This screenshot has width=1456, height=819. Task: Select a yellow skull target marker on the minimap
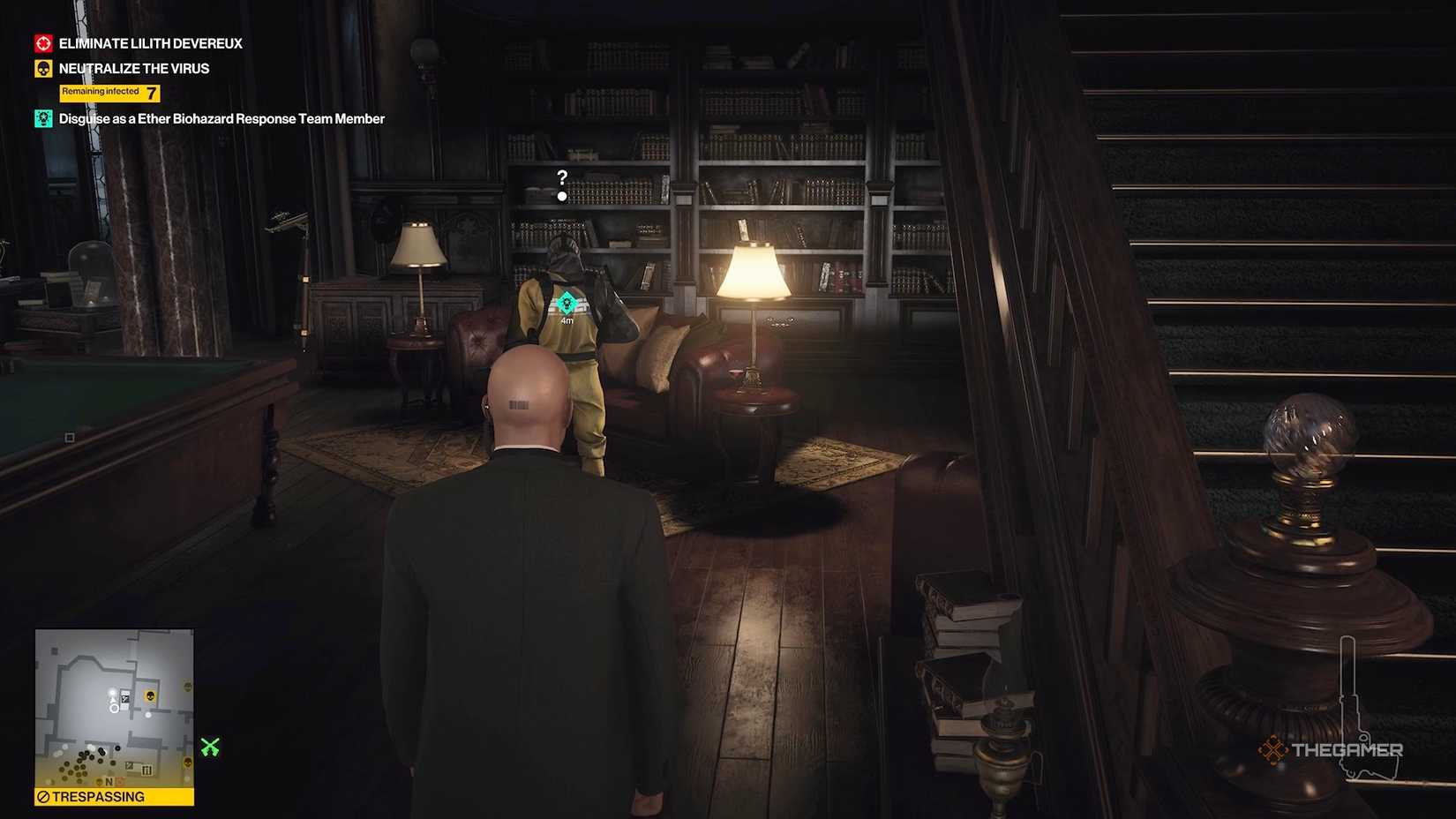click(x=150, y=695)
